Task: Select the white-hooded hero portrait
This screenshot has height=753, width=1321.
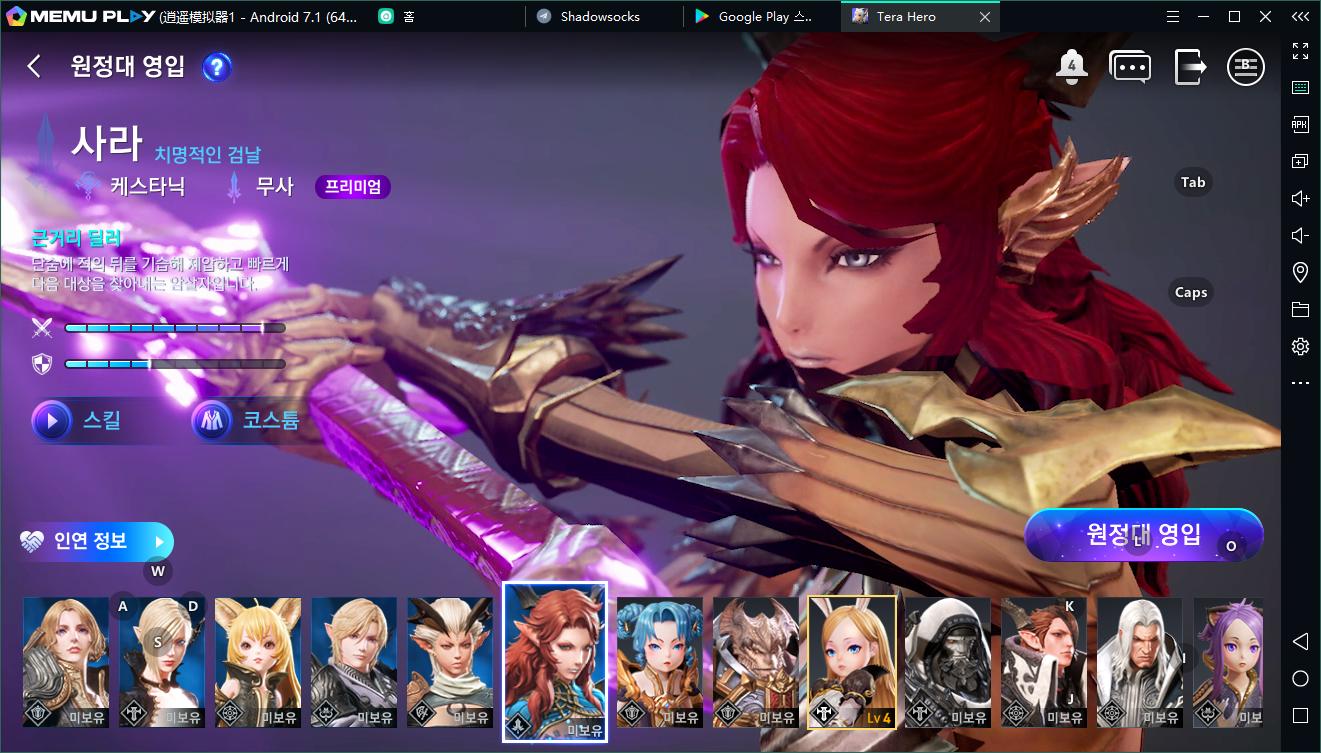Action: (948, 662)
